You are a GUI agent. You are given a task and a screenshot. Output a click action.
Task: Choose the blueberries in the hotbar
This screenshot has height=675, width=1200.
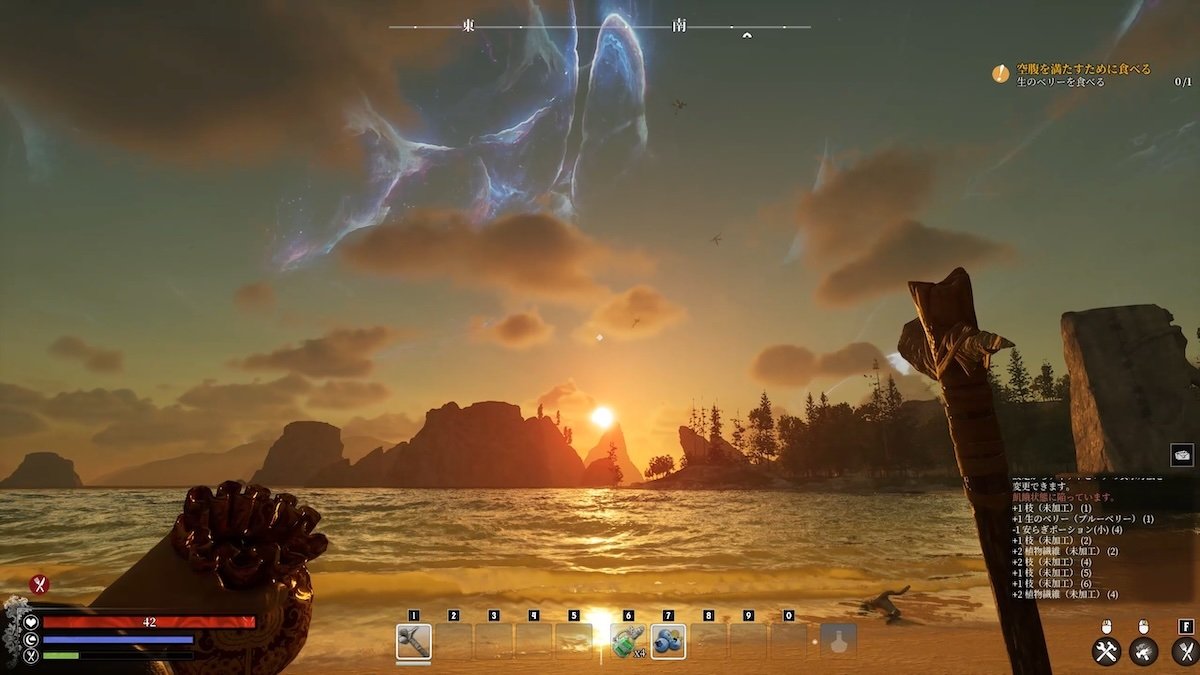pyautogui.click(x=667, y=641)
